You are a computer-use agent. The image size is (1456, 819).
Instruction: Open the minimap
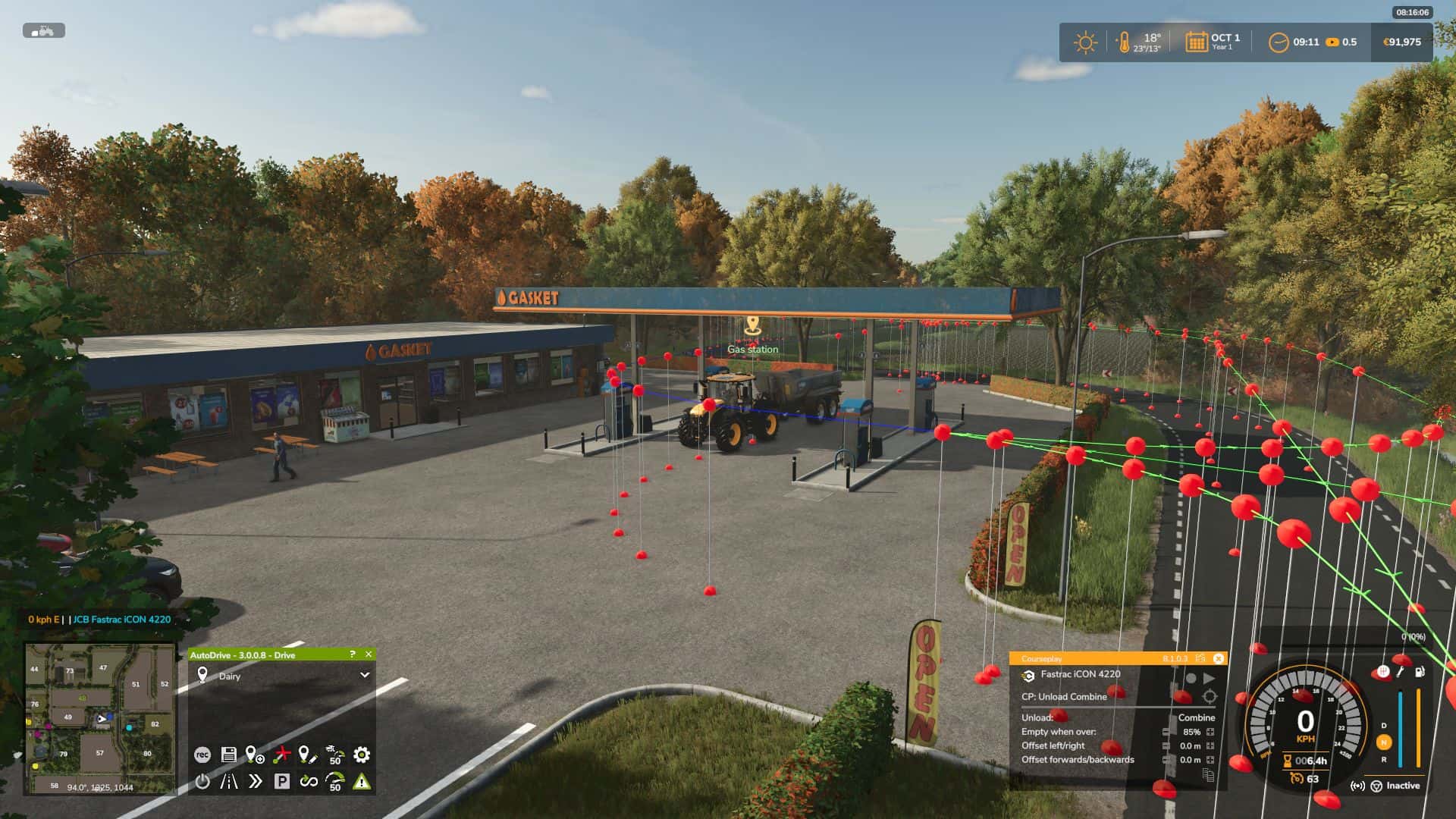[100, 718]
